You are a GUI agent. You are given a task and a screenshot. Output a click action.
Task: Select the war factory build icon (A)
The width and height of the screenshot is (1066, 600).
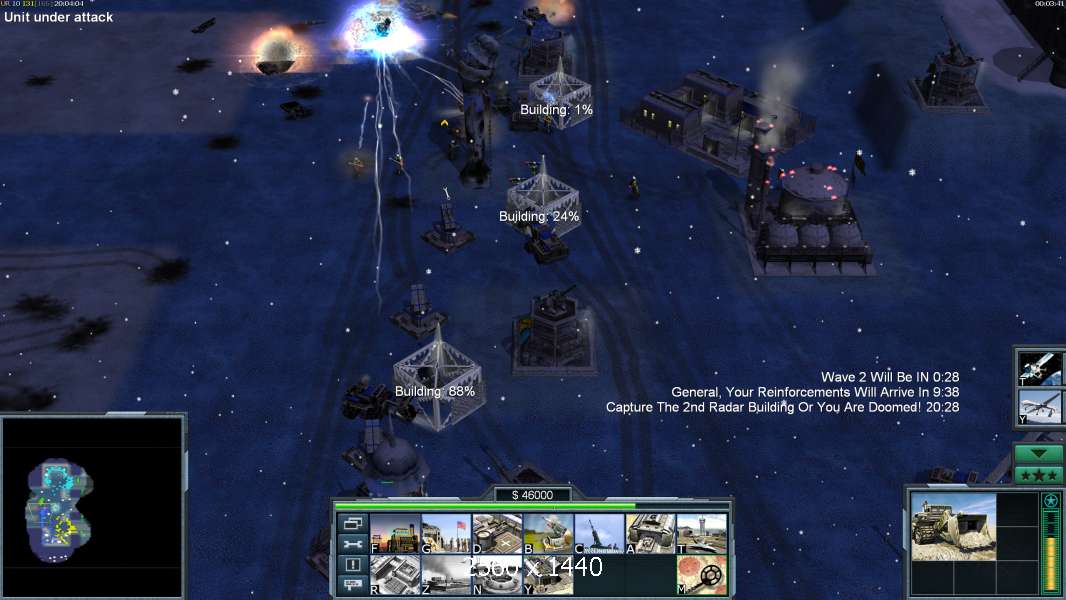point(651,533)
